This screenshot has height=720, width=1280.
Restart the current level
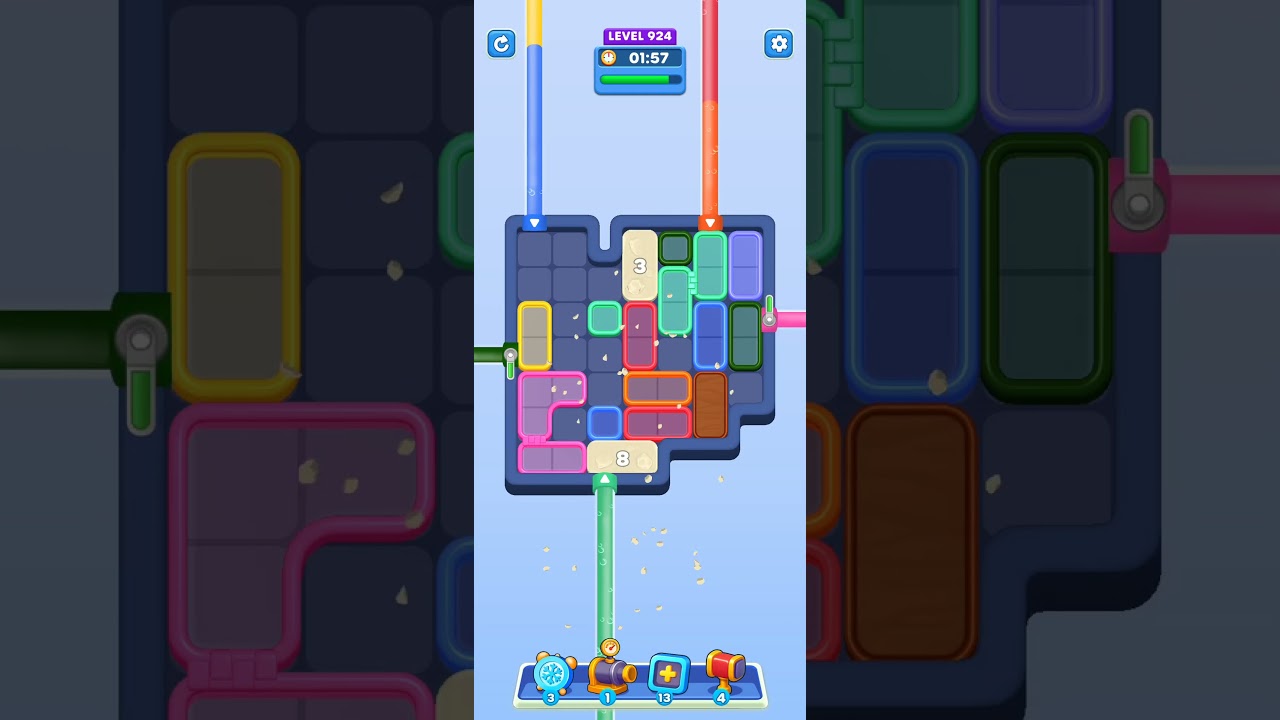[501, 44]
